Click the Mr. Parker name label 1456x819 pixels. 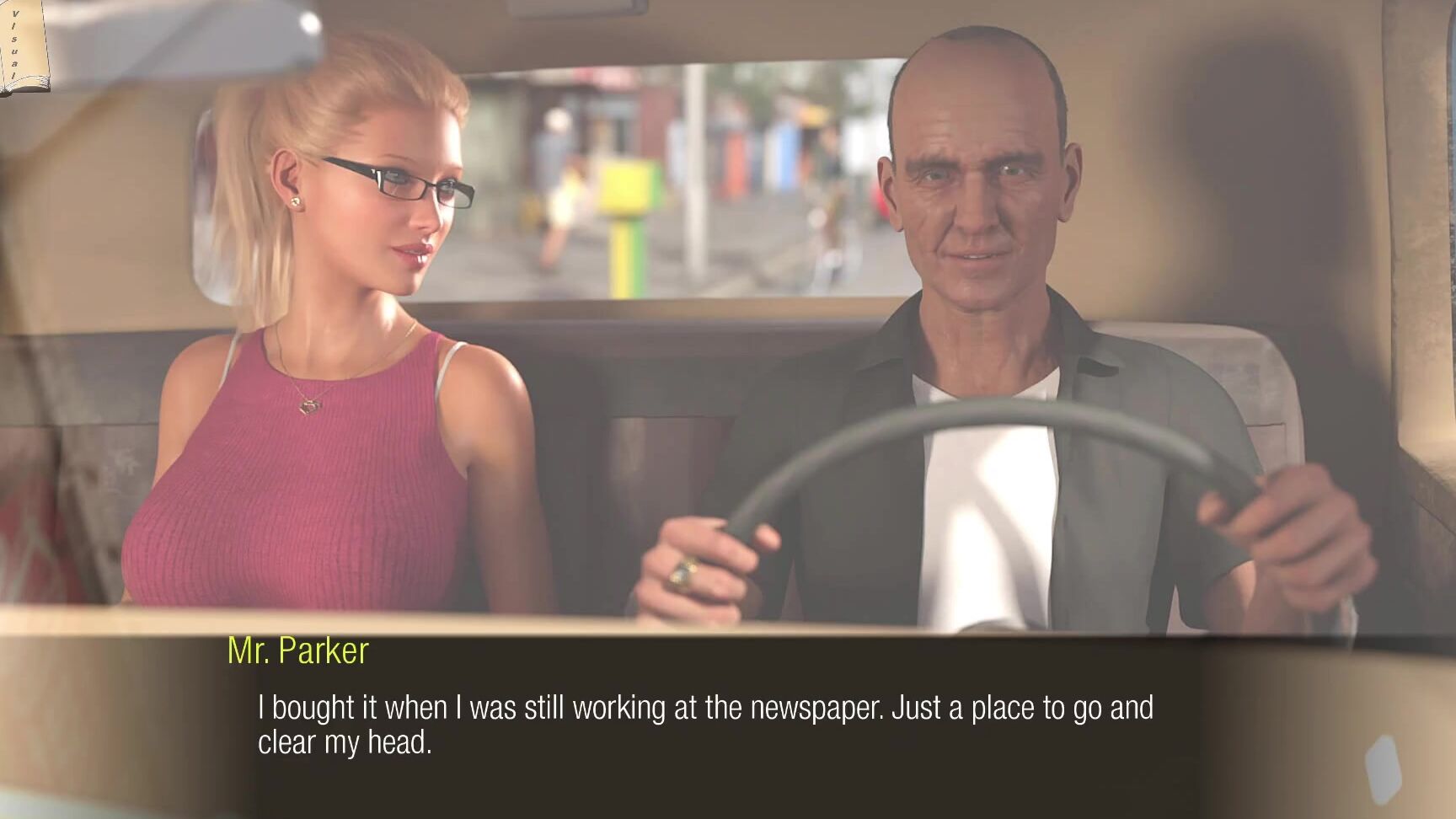tap(297, 650)
